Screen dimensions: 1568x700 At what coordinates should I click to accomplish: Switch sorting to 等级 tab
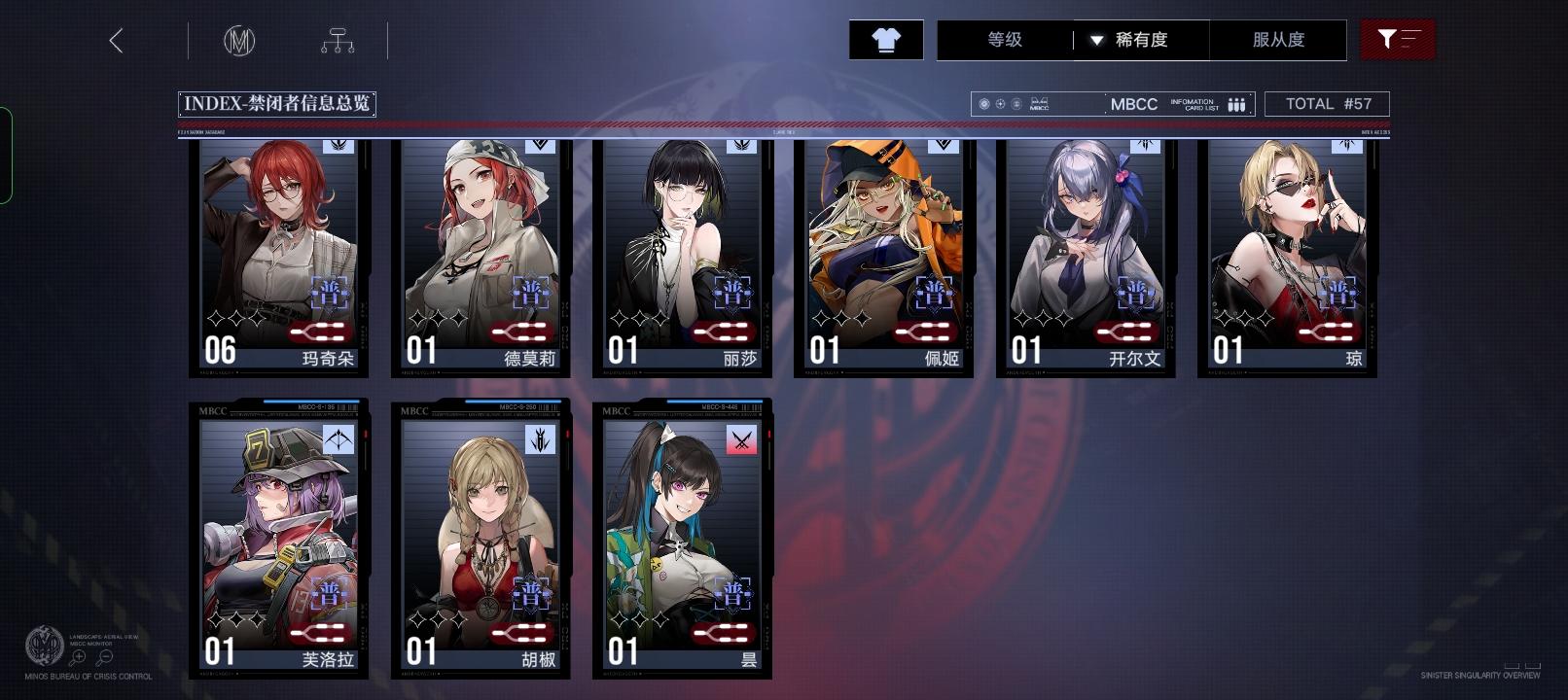tap(1004, 40)
